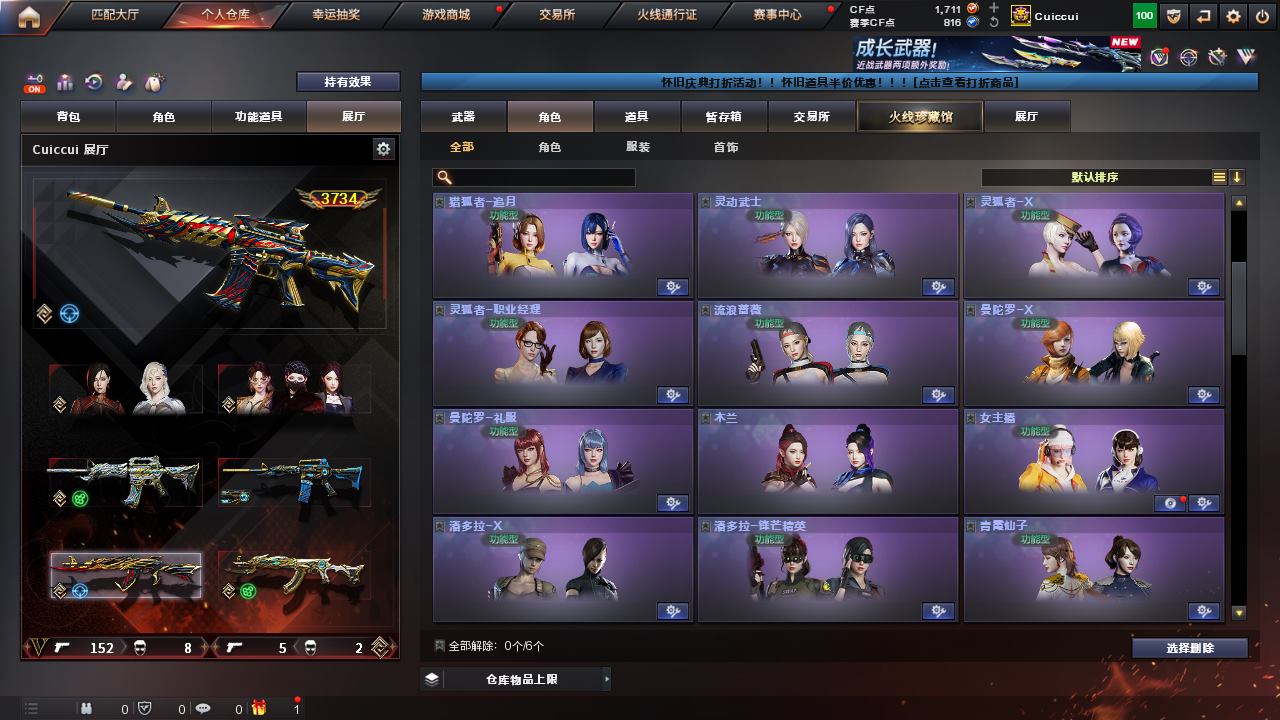The width and height of the screenshot is (1280, 720).
Task: Open the 默认排序 sort dropdown
Action: tap(1094, 177)
